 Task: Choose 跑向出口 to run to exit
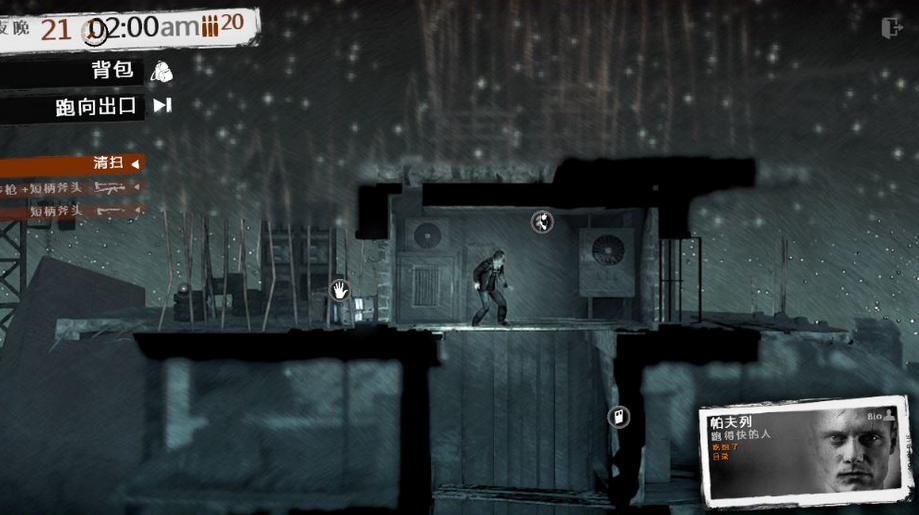pyautogui.click(x=113, y=106)
